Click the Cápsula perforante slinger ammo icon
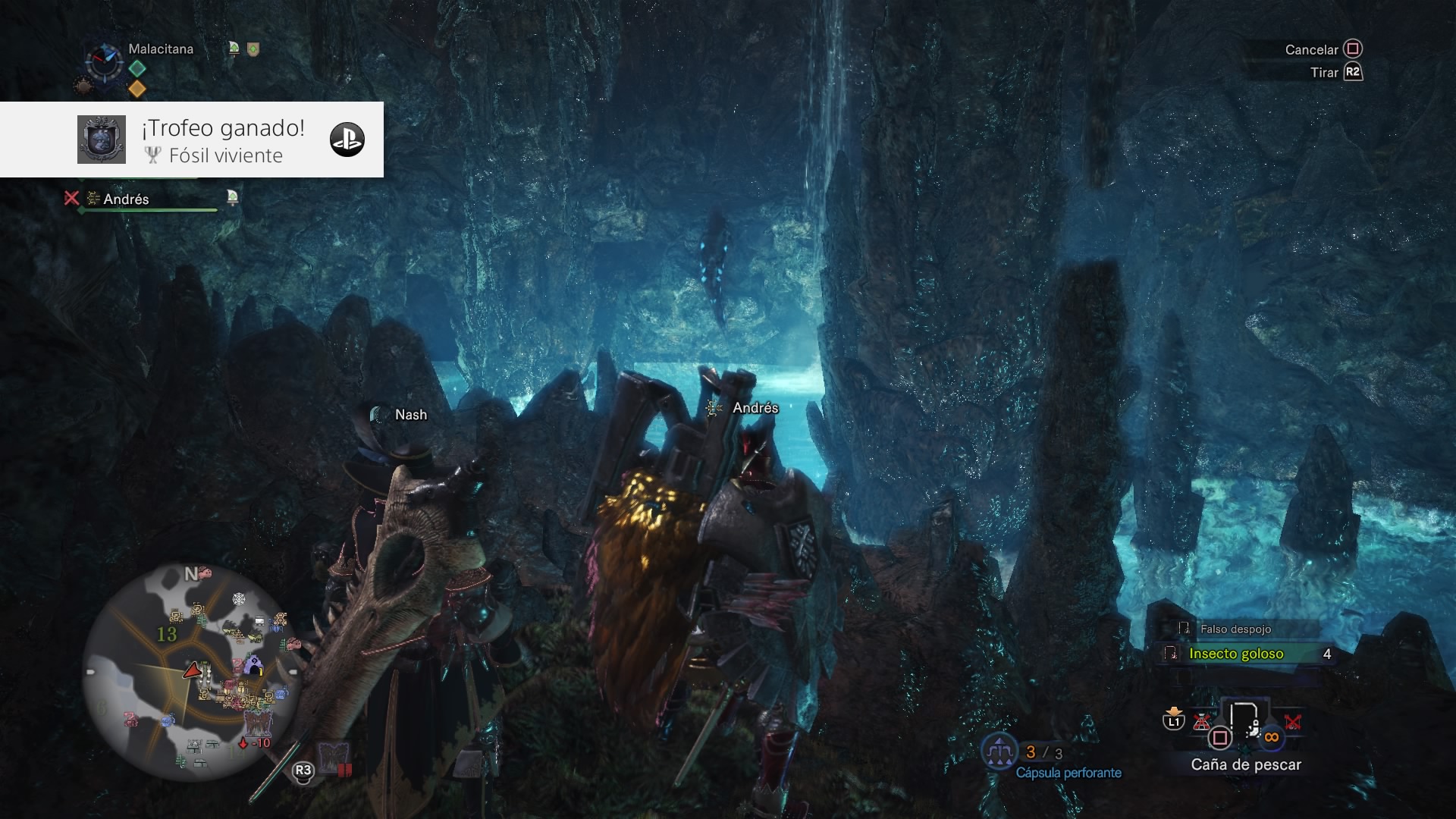Image resolution: width=1456 pixels, height=819 pixels. pos(999,752)
